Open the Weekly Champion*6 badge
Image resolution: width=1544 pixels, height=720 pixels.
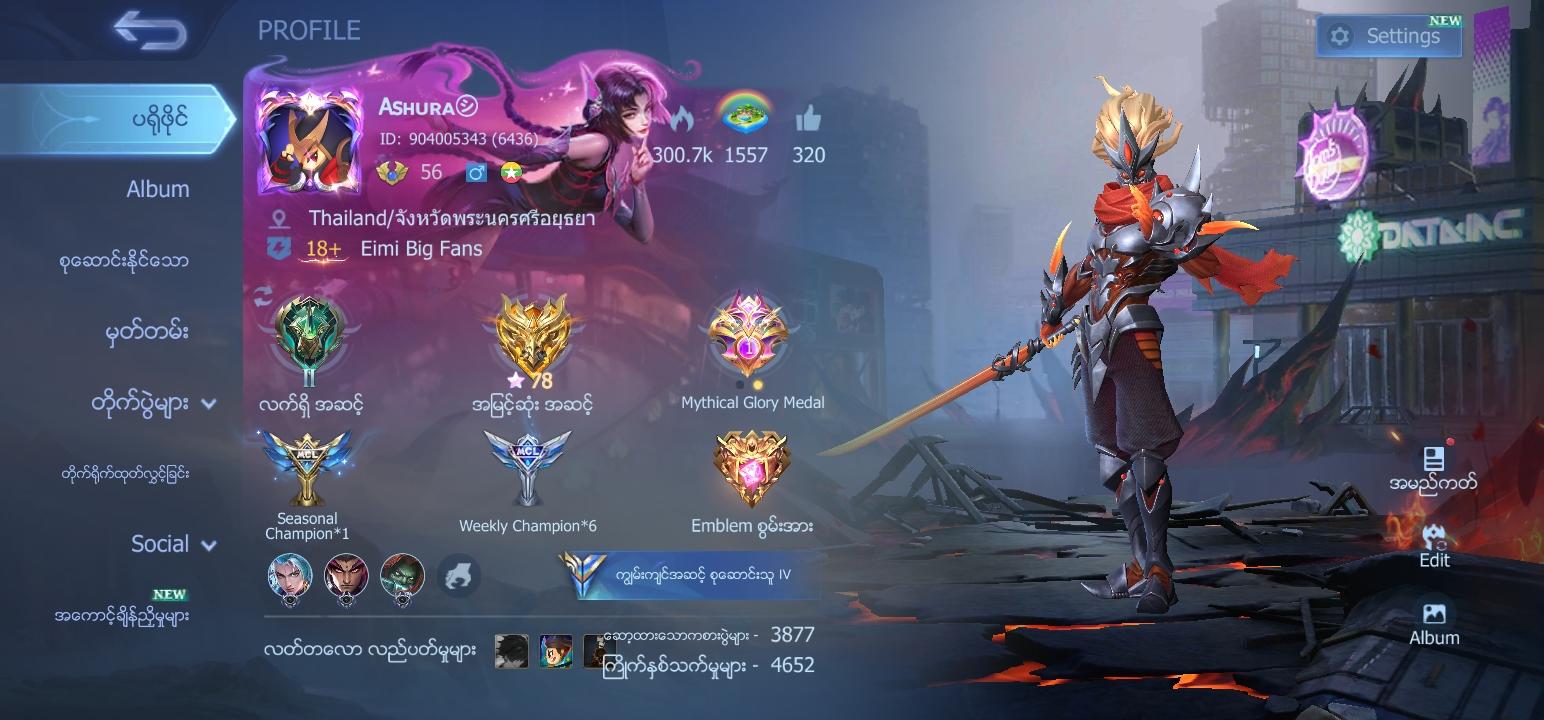point(528,465)
